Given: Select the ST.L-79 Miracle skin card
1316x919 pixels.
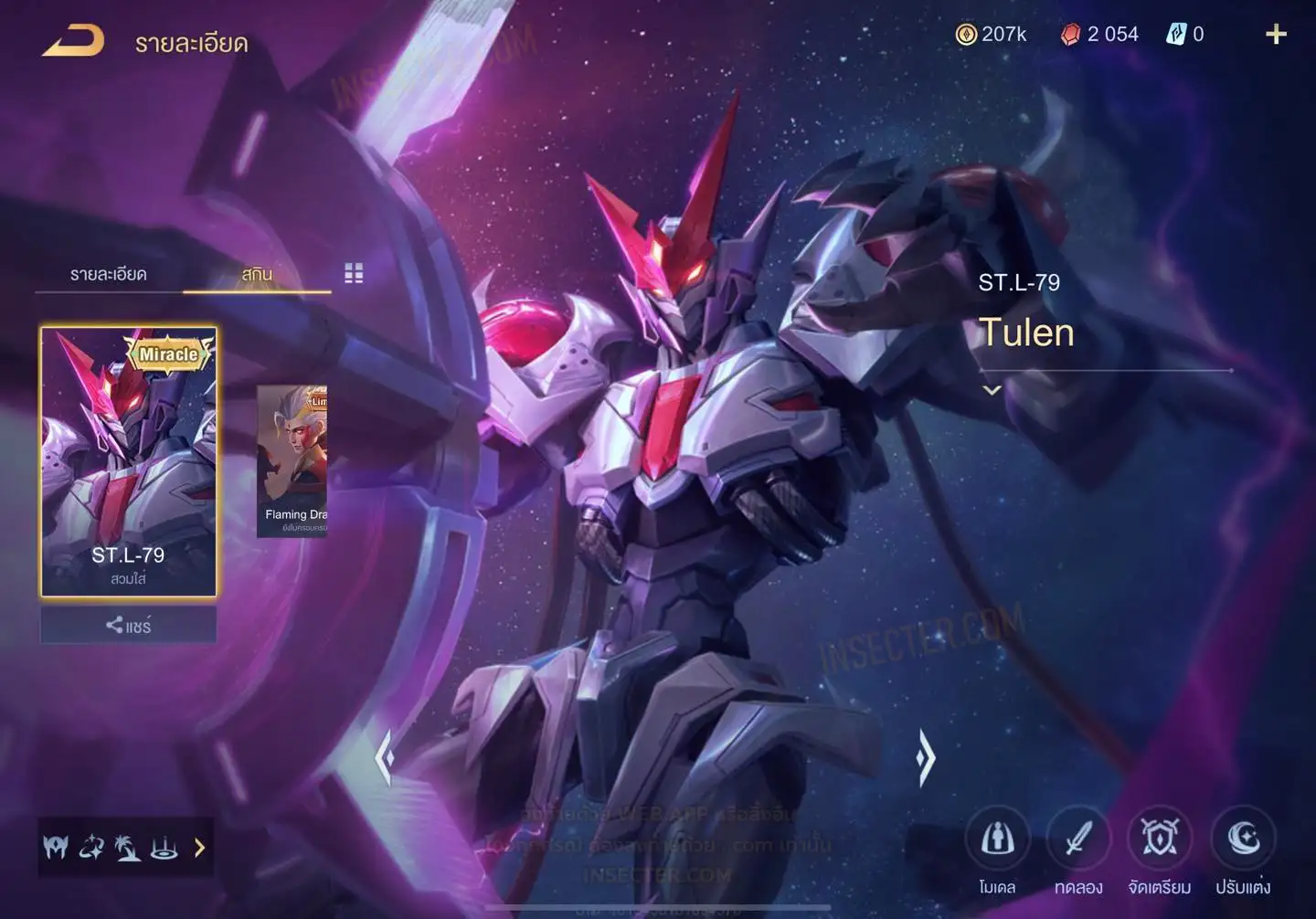Looking at the screenshot, I should point(129,461).
